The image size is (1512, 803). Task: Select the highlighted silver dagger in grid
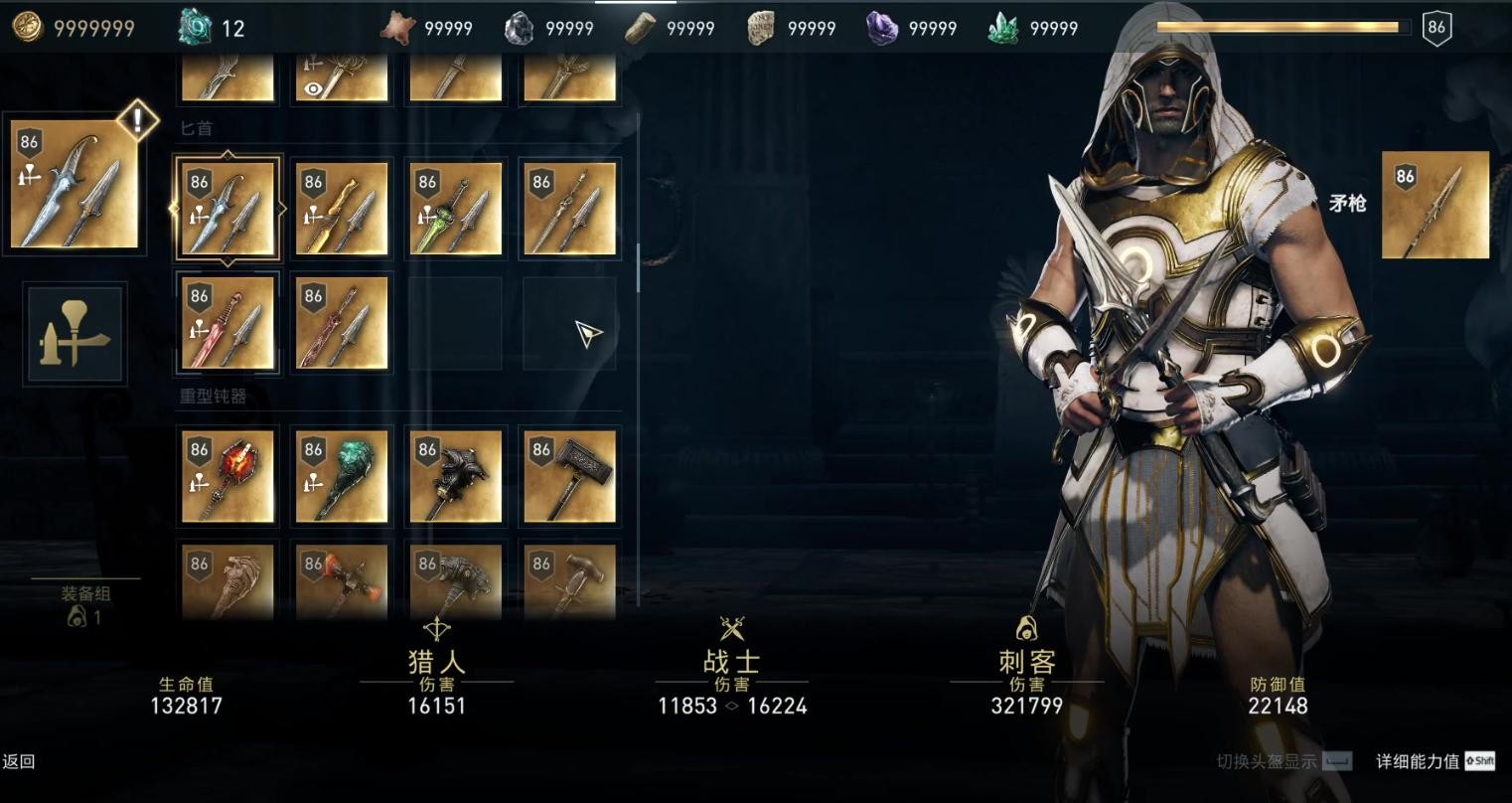(227, 209)
